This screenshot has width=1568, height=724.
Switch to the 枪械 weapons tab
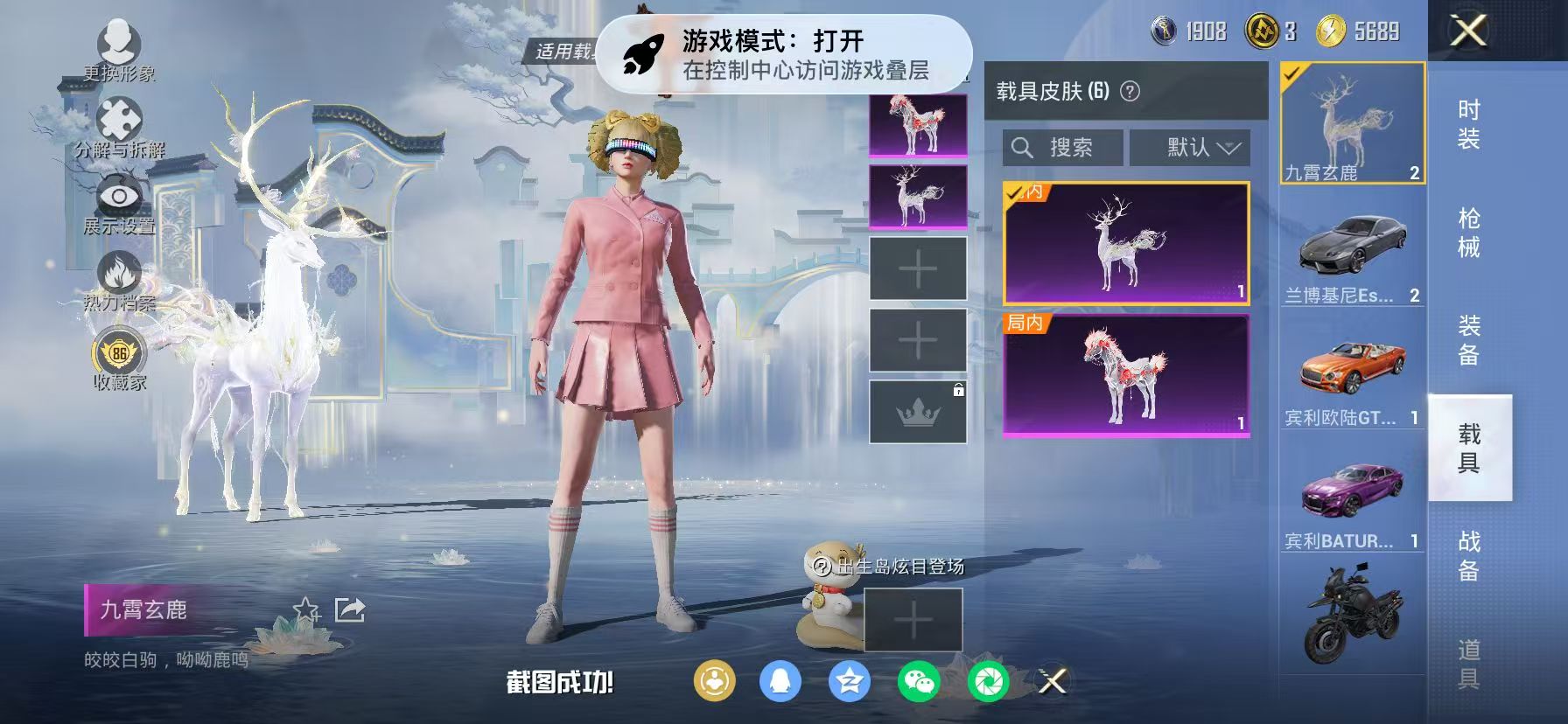pos(1468,230)
